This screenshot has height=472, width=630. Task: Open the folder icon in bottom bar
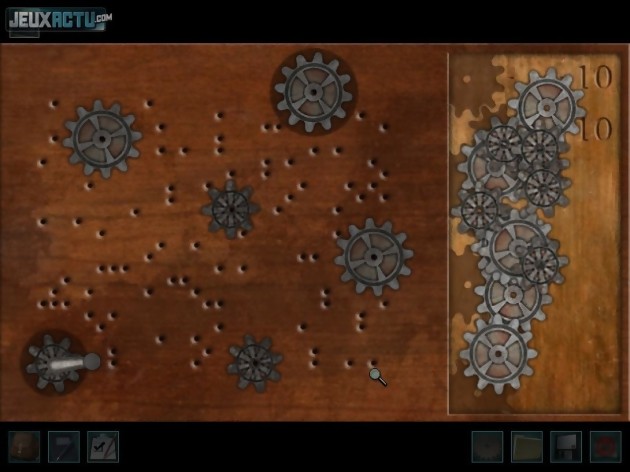click(x=527, y=446)
